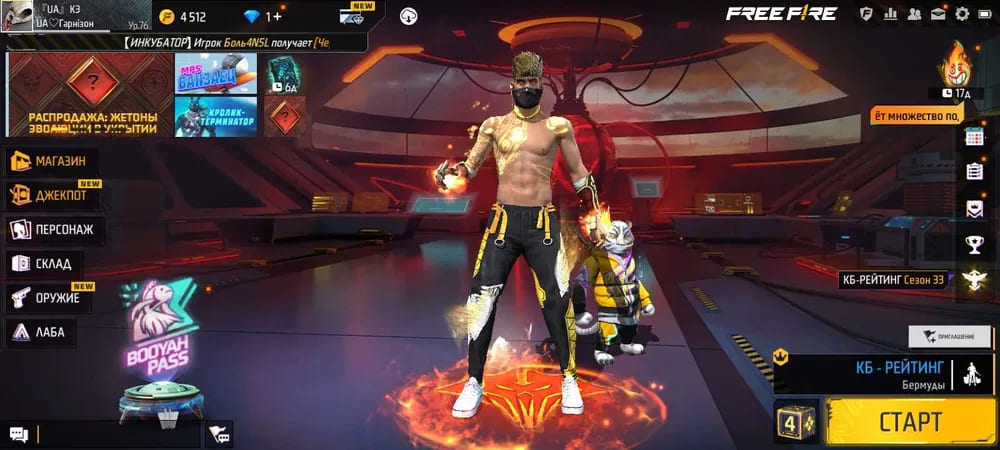Open the friends list icon

pyautogui.click(x=913, y=14)
